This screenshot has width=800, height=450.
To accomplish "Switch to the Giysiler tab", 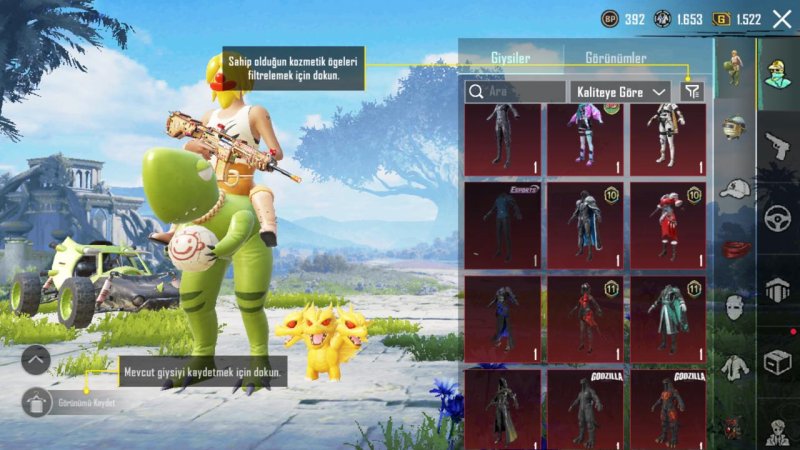I will click(x=510, y=58).
